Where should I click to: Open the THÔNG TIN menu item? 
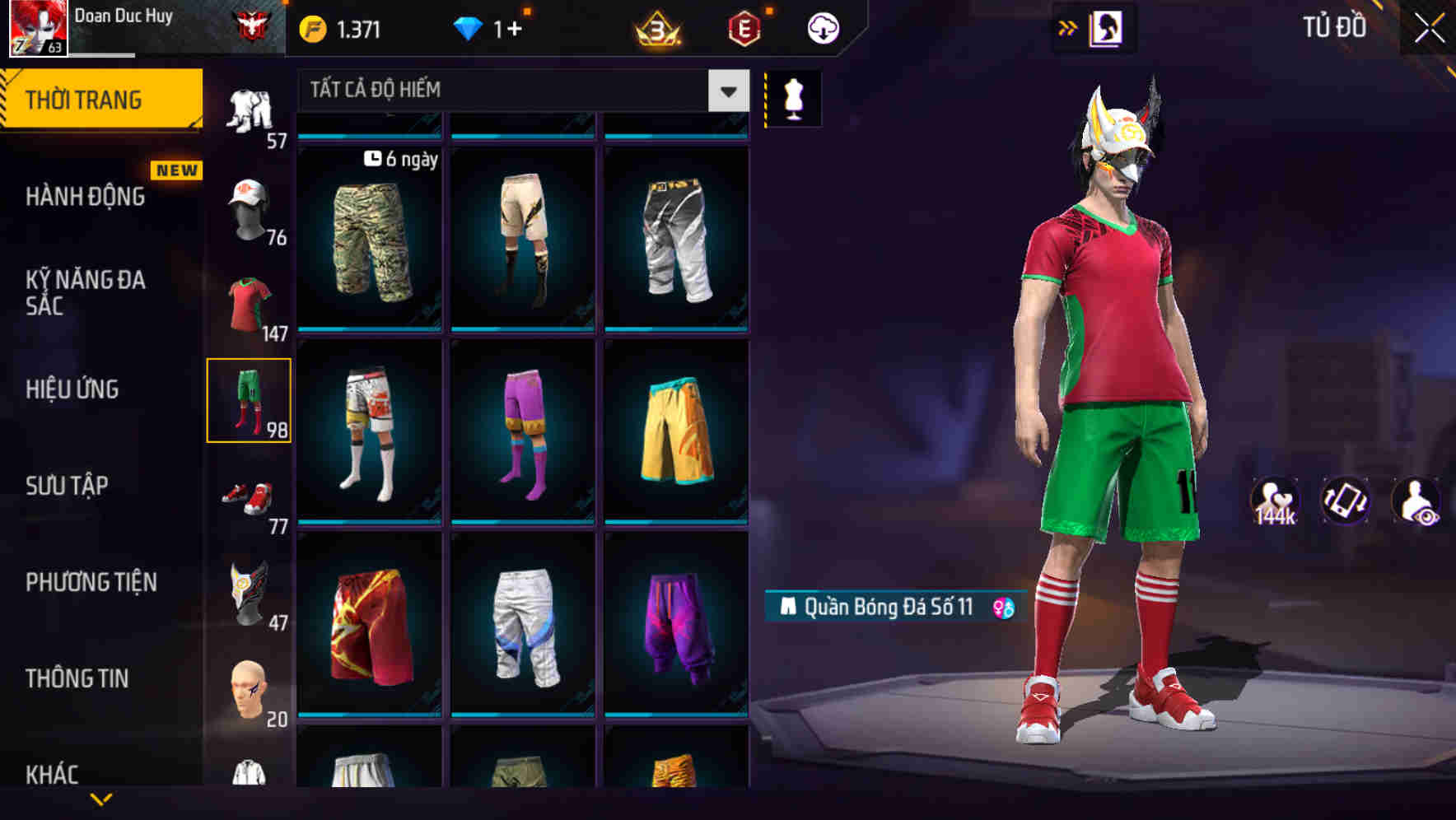(x=76, y=678)
